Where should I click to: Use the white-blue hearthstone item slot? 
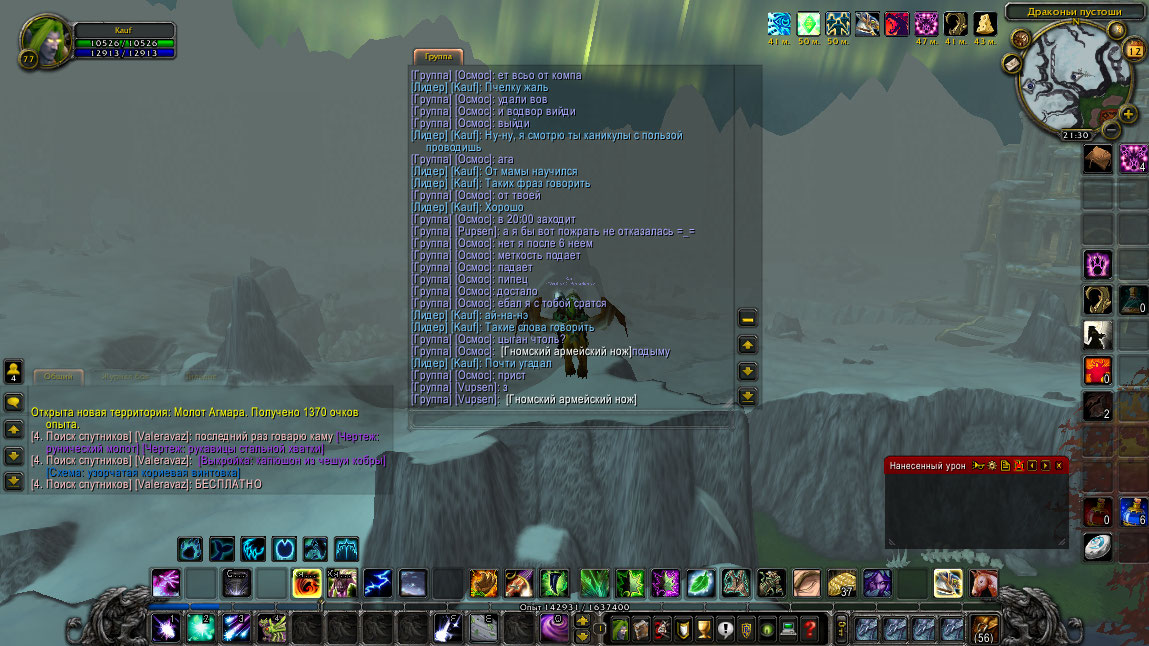[x=1097, y=546]
